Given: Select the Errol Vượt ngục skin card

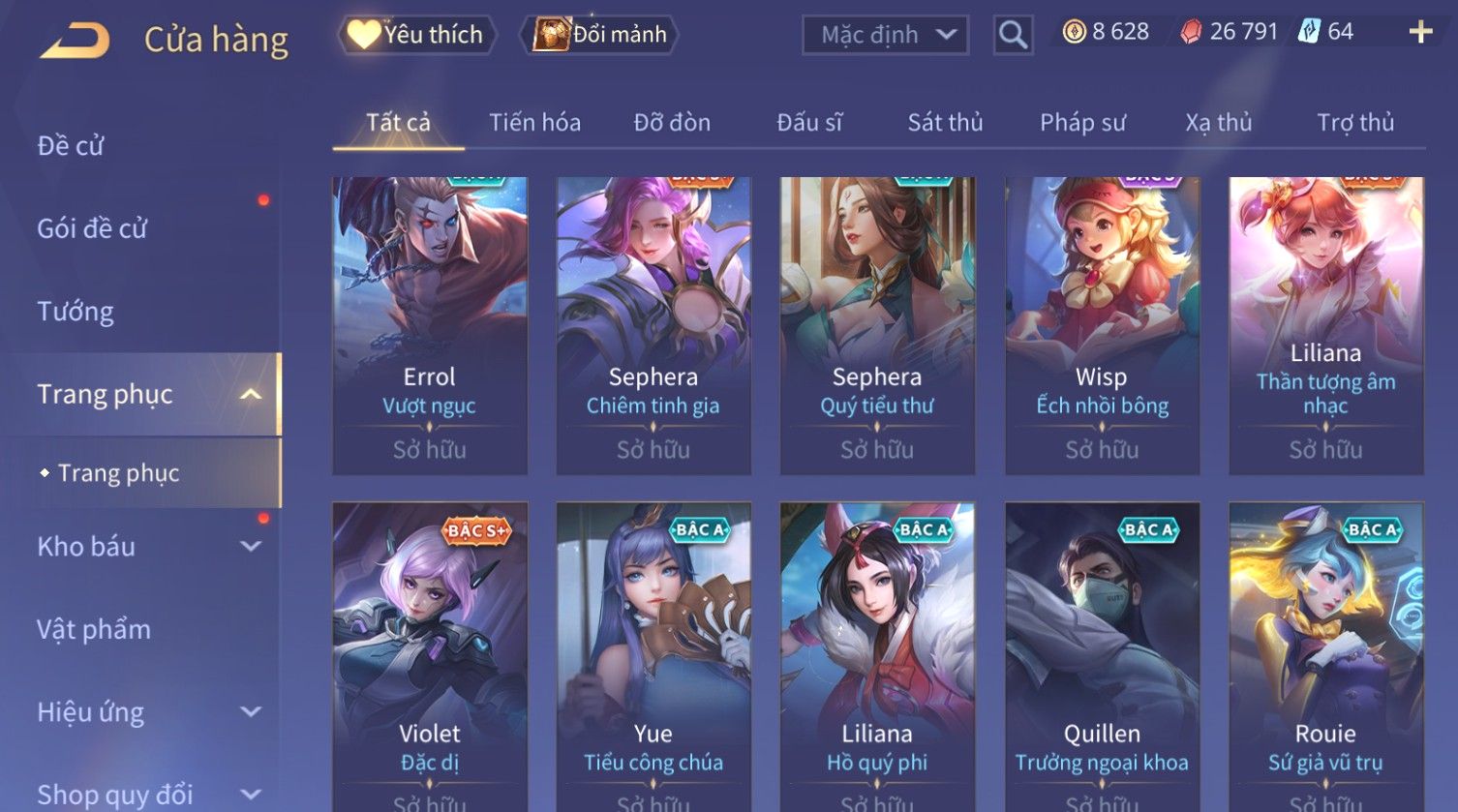Looking at the screenshot, I should tap(430, 325).
